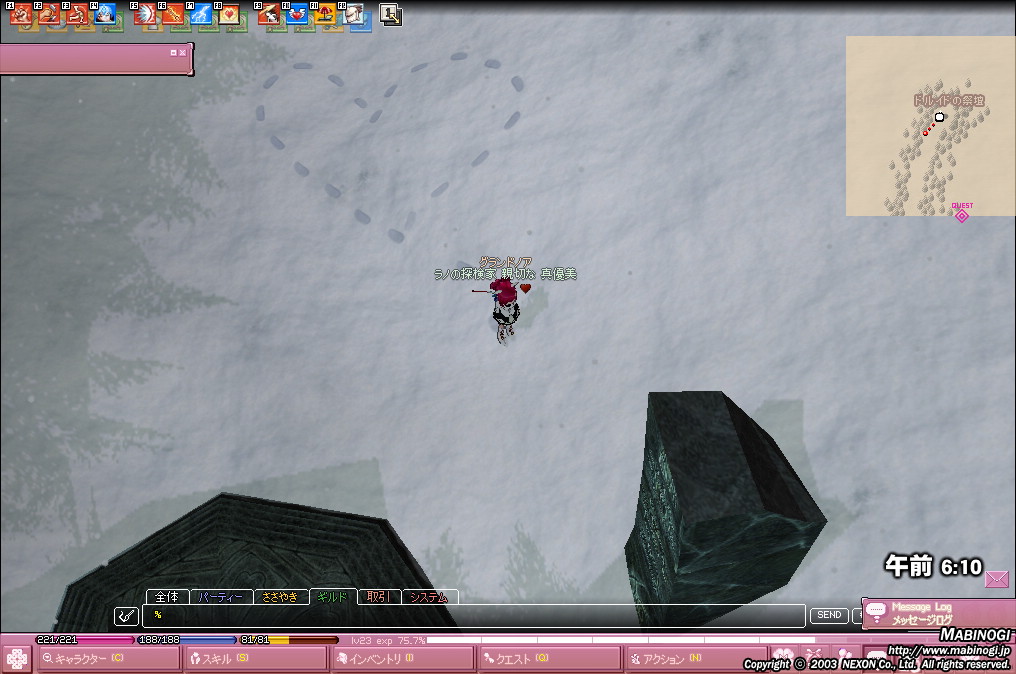1016x674 pixels.
Task: Show the システム system chat tab
Action: (429, 597)
